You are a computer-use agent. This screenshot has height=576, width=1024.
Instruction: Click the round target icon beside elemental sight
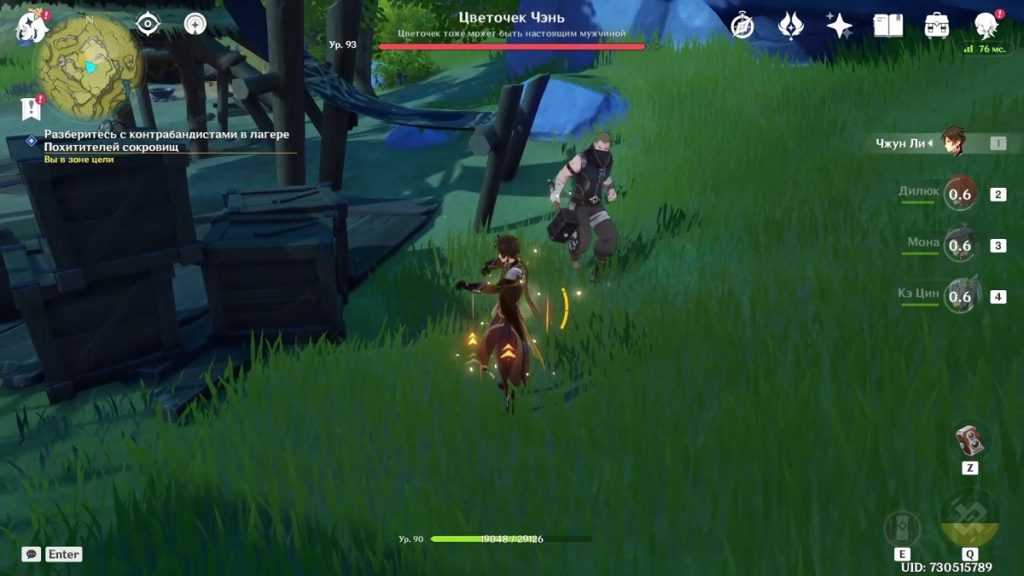click(x=195, y=23)
